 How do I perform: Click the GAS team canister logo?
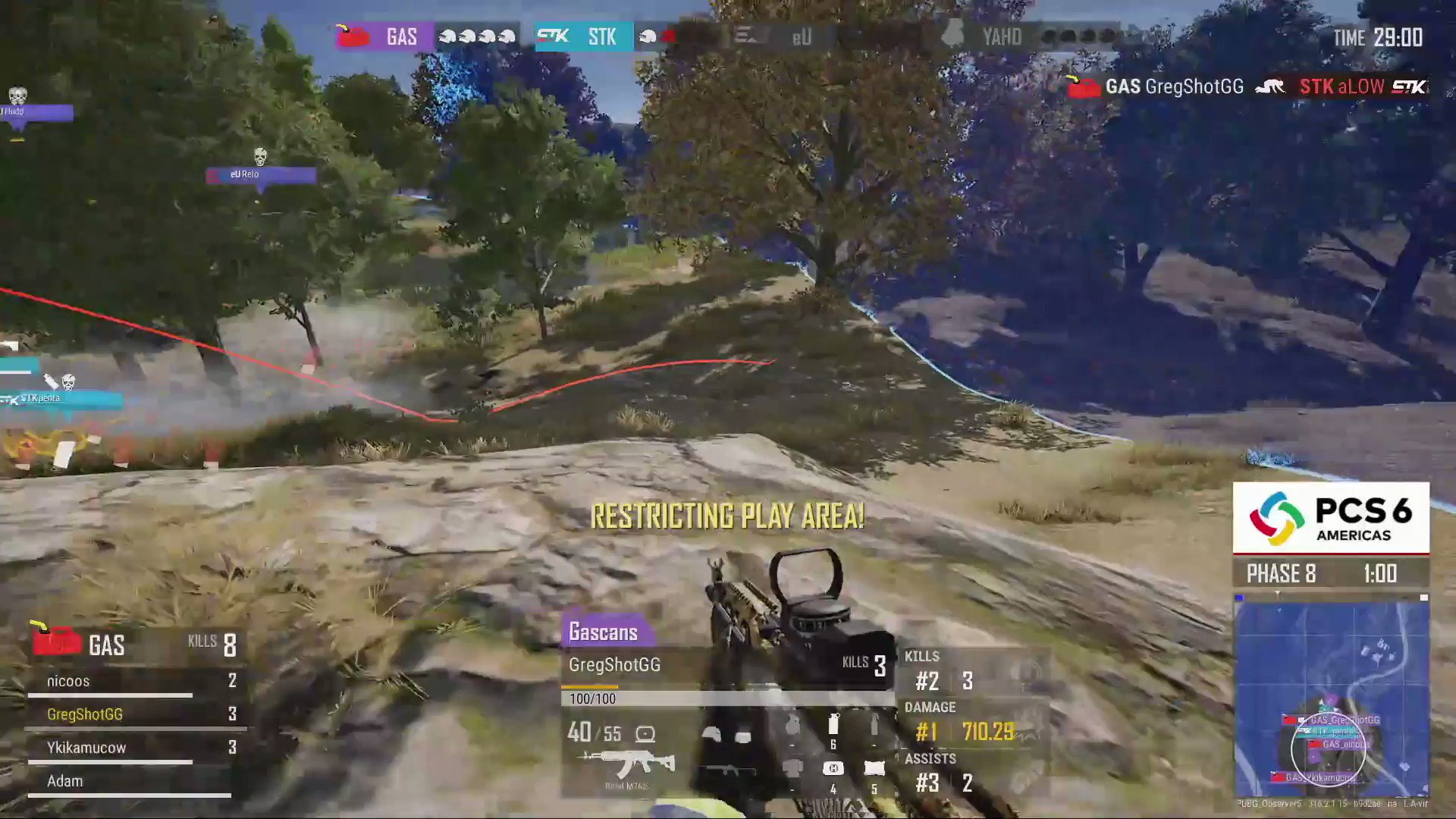[x=351, y=36]
